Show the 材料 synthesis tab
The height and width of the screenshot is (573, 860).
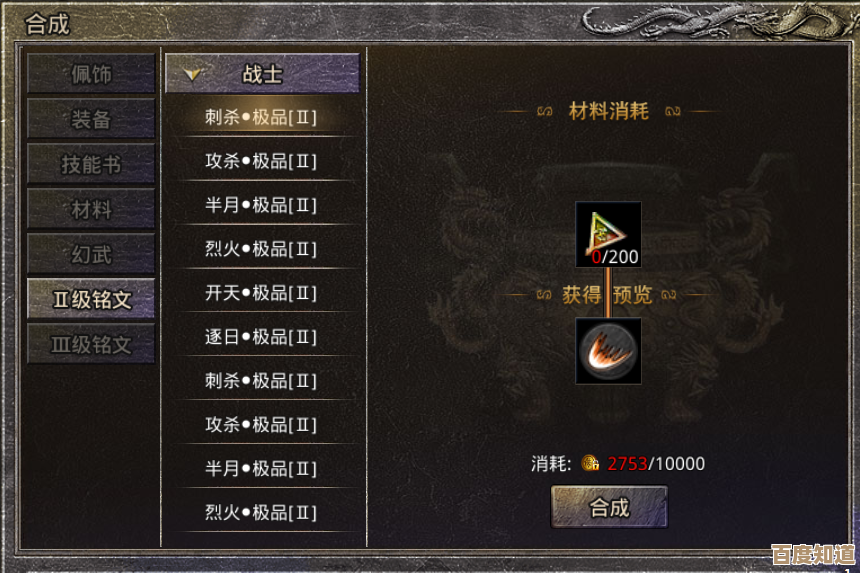pos(91,209)
